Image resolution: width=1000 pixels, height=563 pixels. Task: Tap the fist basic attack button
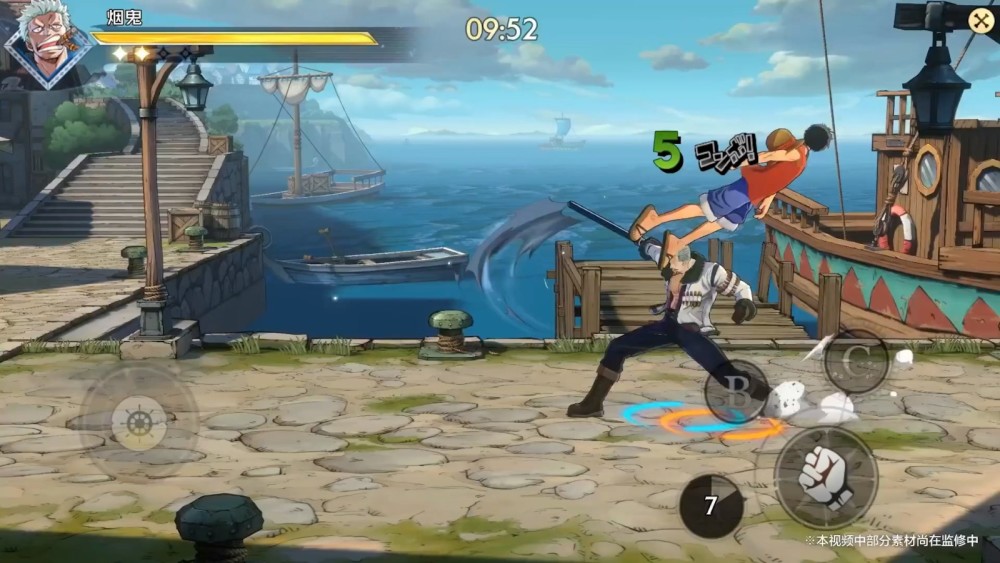[825, 478]
